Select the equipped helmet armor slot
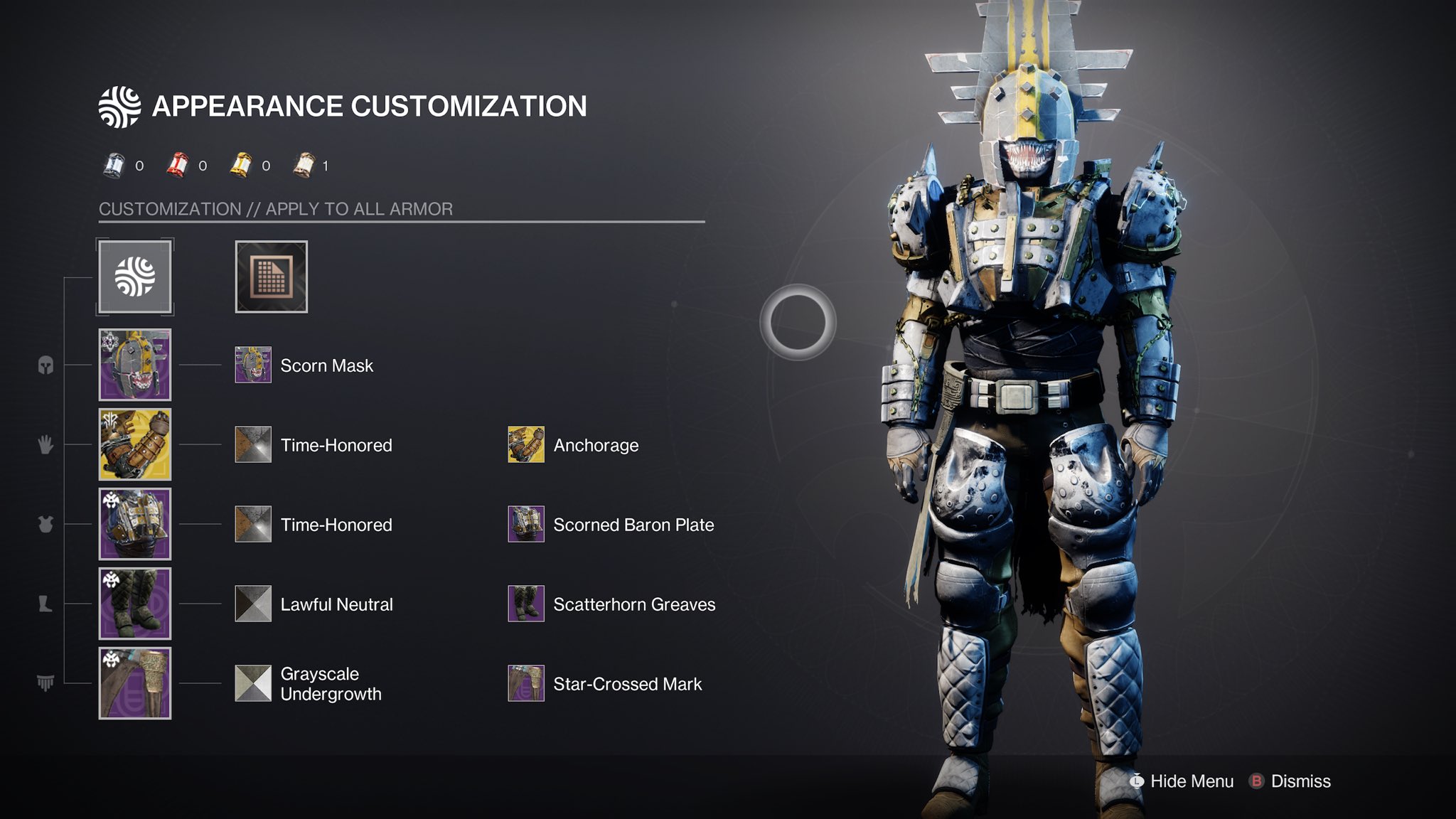Screen dimensions: 1456x819 tap(135, 365)
